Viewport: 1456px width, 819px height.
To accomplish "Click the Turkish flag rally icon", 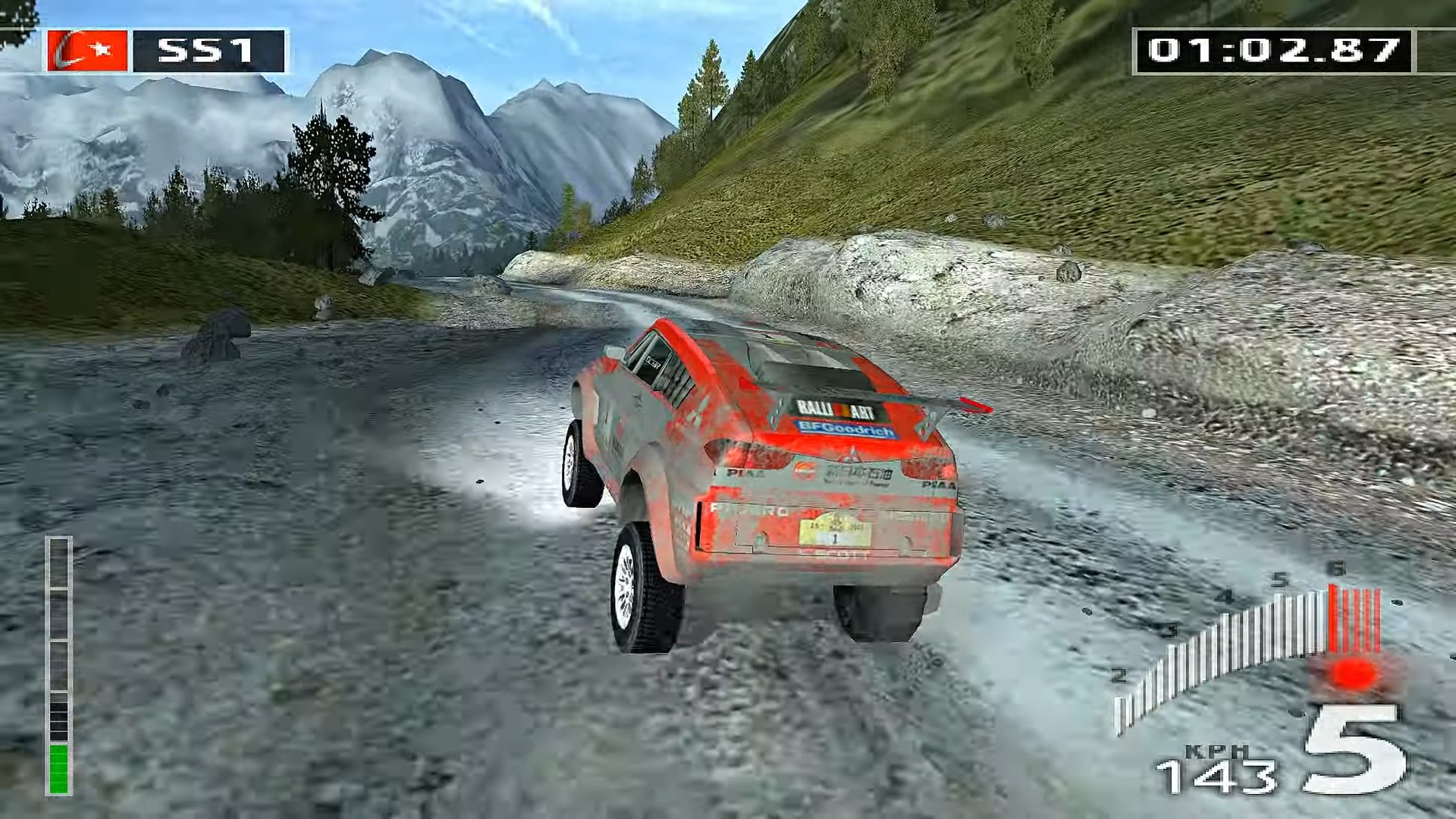I will [87, 51].
